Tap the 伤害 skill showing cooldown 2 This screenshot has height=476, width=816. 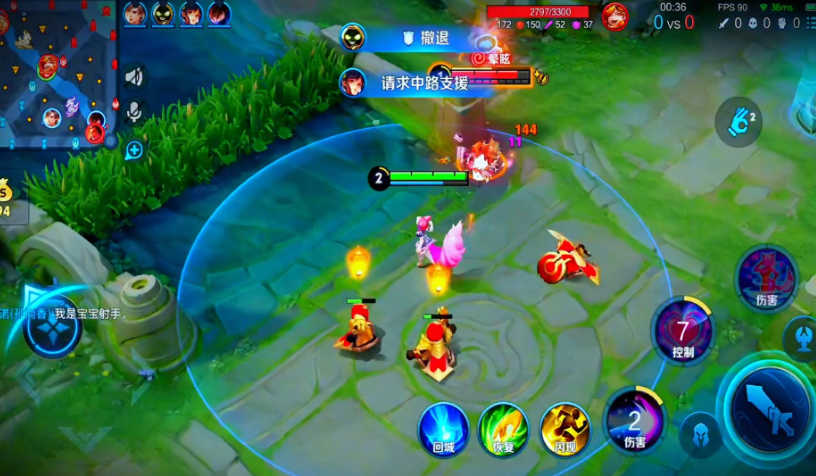point(635,418)
